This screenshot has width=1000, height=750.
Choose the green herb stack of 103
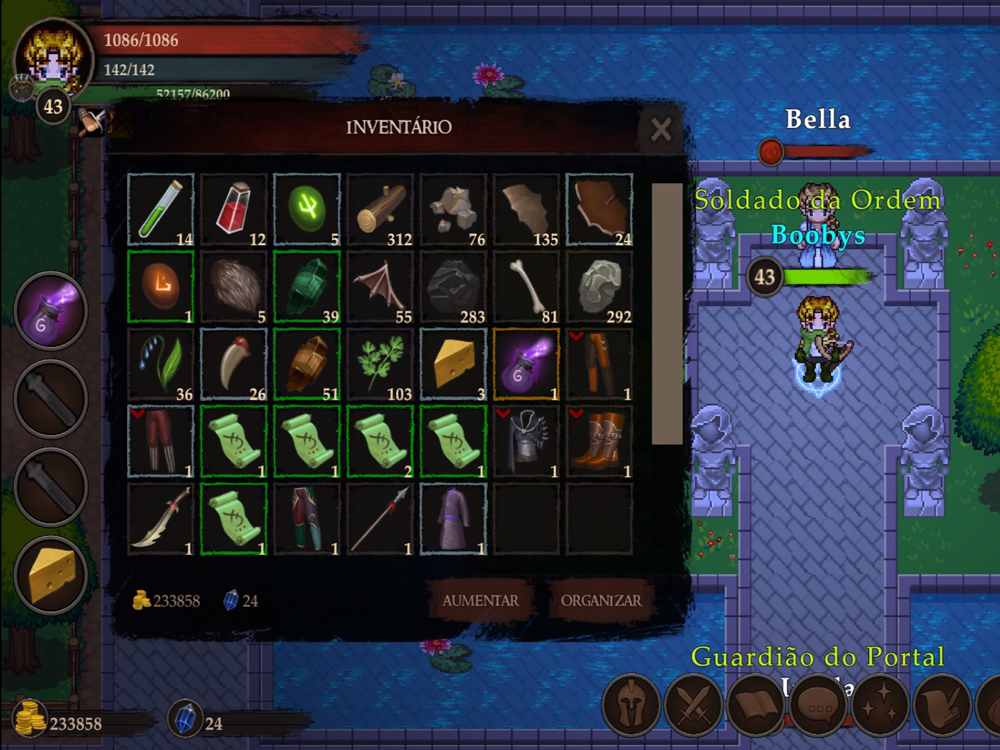[x=380, y=364]
